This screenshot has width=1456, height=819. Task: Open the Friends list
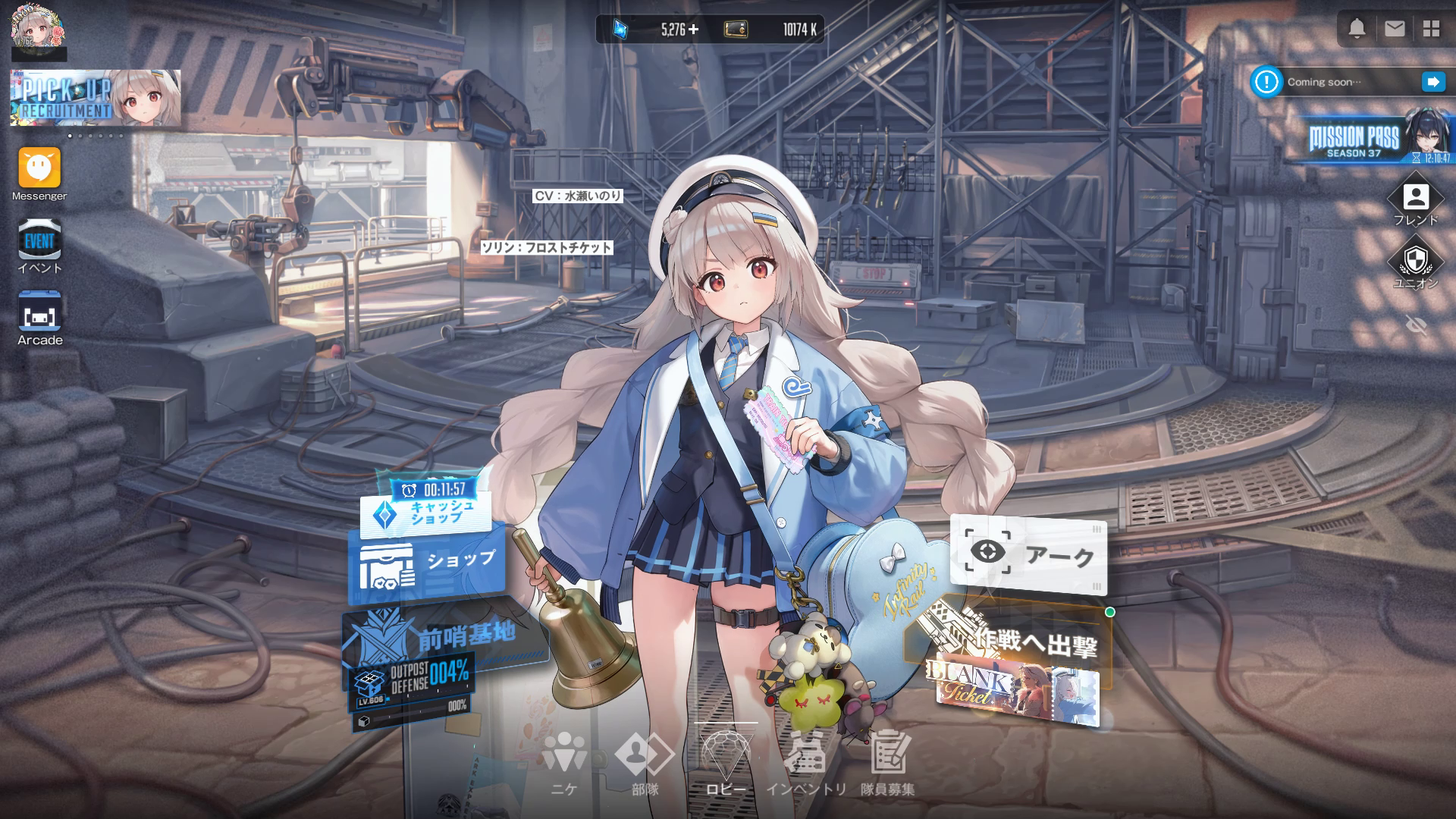(1415, 199)
